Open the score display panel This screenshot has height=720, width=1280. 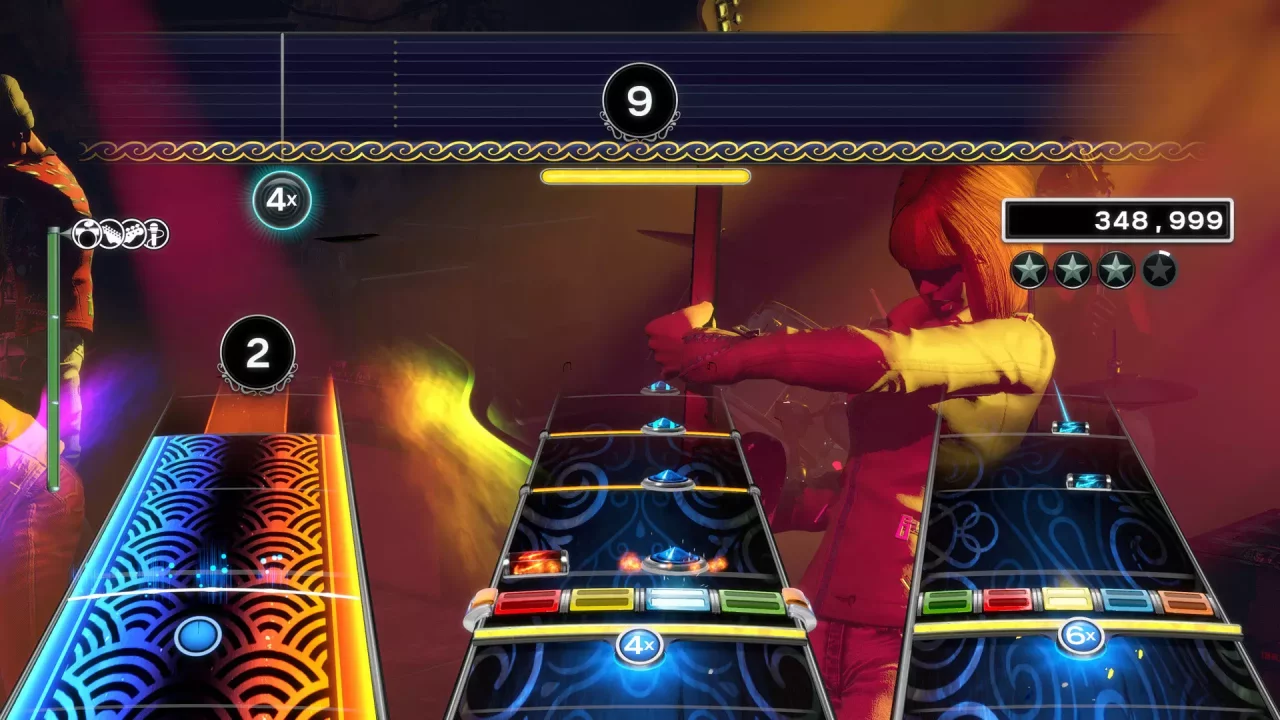(1117, 220)
